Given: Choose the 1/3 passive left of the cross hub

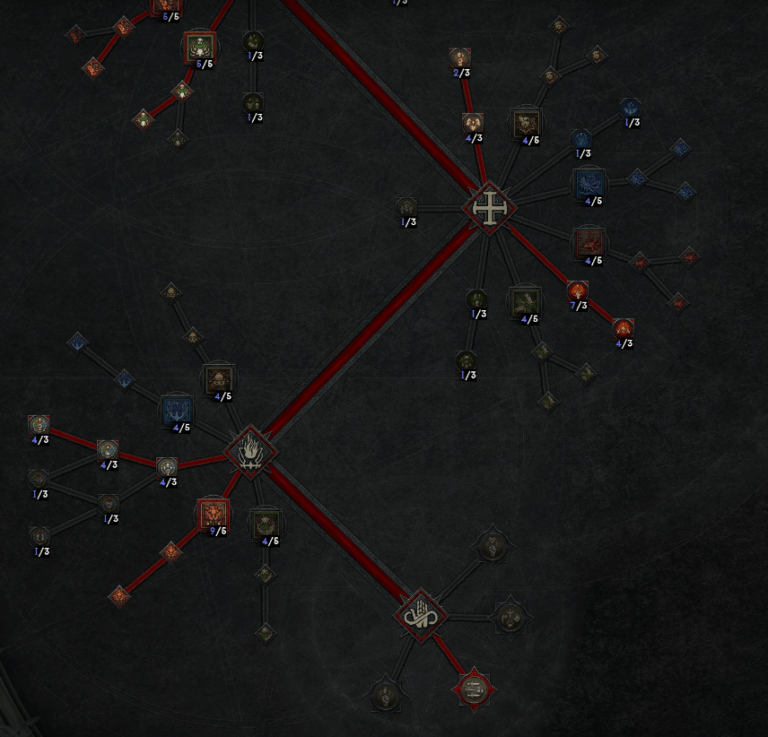Looking at the screenshot, I should [x=406, y=208].
